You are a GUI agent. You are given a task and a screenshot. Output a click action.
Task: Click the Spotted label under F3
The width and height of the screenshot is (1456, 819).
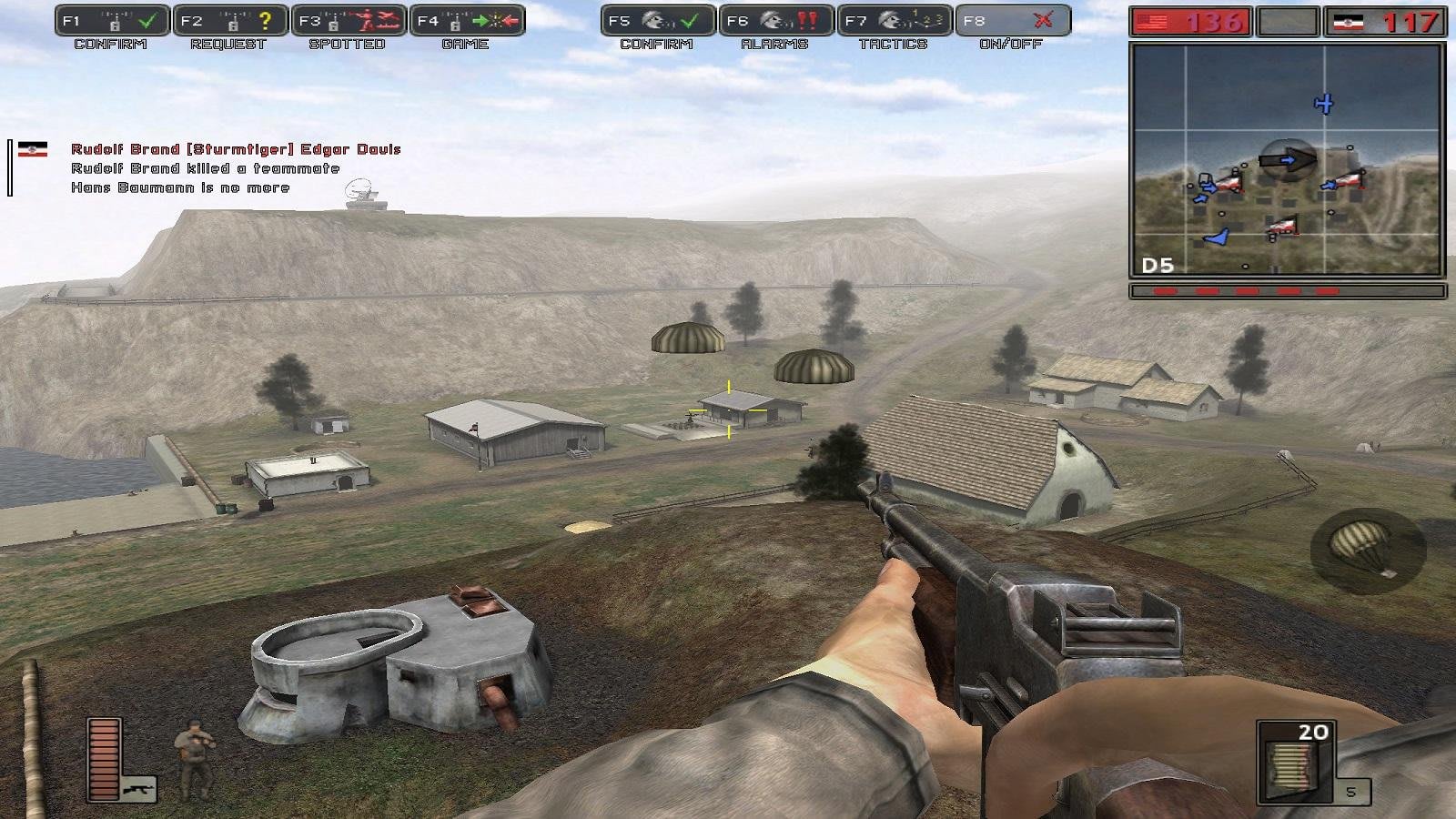click(x=347, y=42)
